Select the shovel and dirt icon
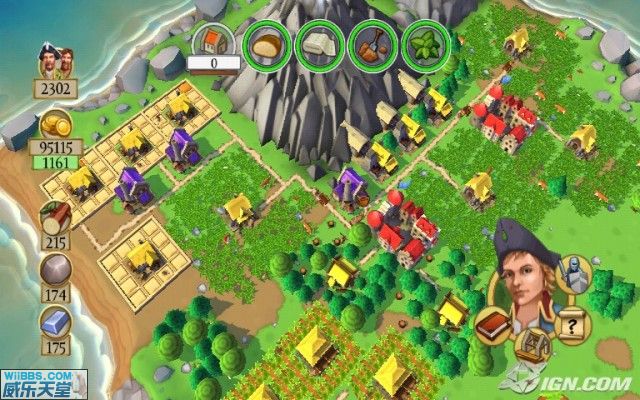 point(374,45)
